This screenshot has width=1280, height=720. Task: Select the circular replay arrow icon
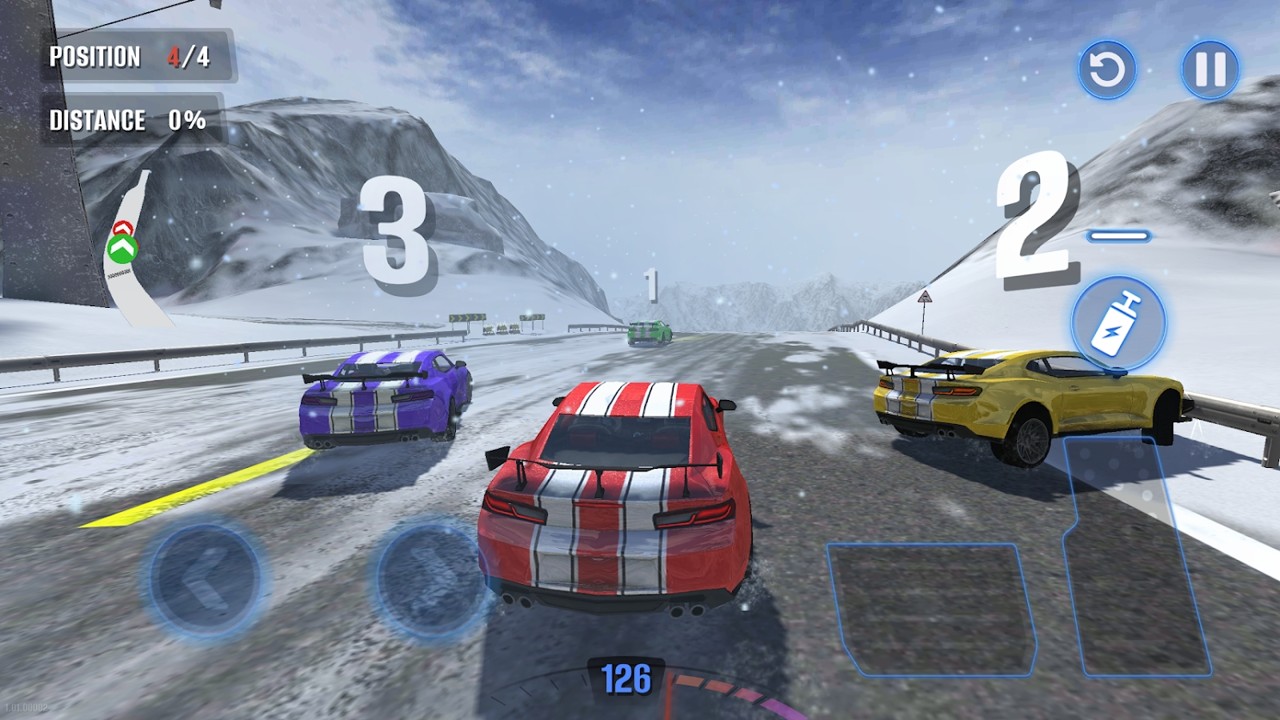point(1106,70)
